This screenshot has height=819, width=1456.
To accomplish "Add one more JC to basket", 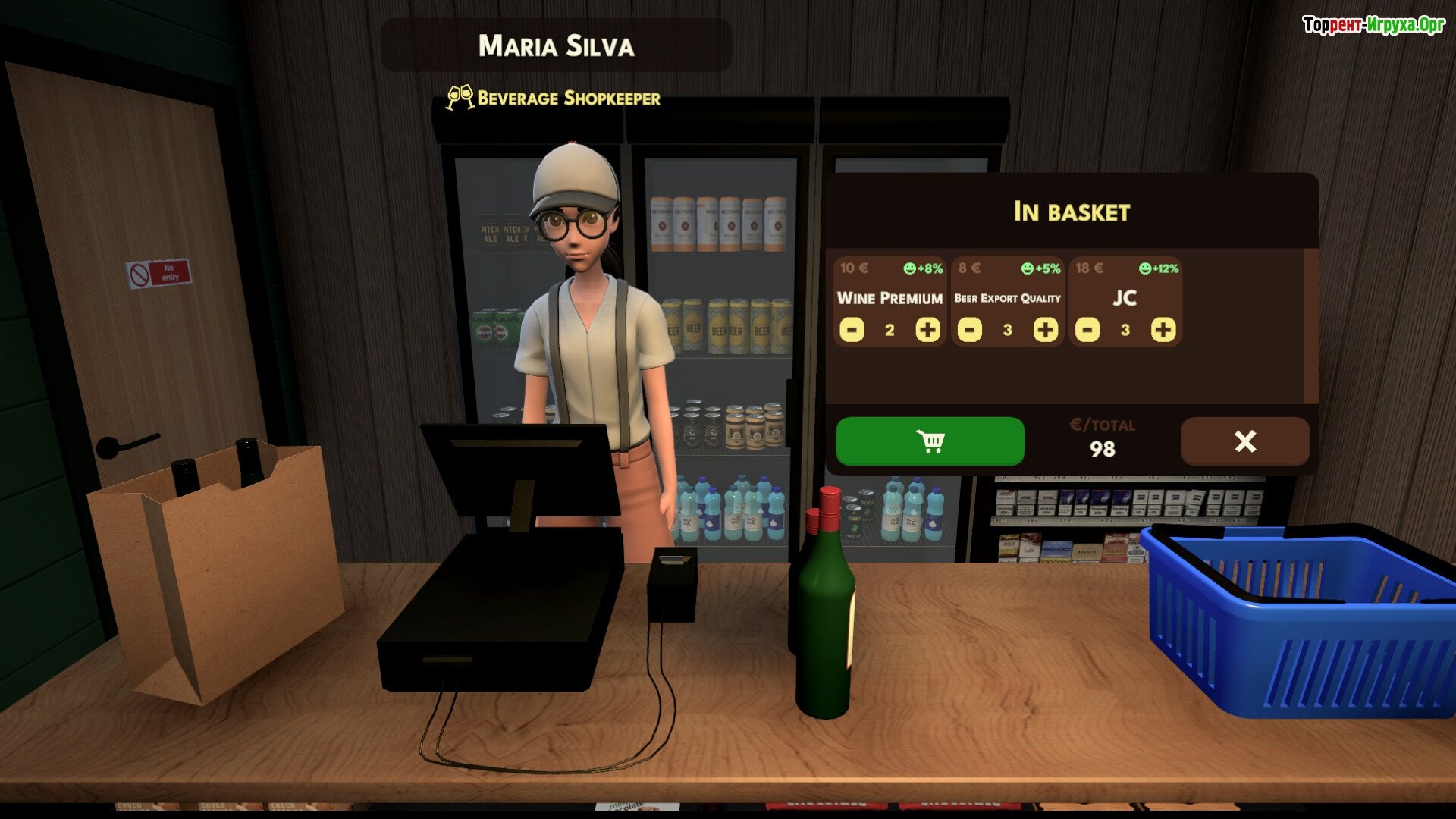I will (1163, 330).
